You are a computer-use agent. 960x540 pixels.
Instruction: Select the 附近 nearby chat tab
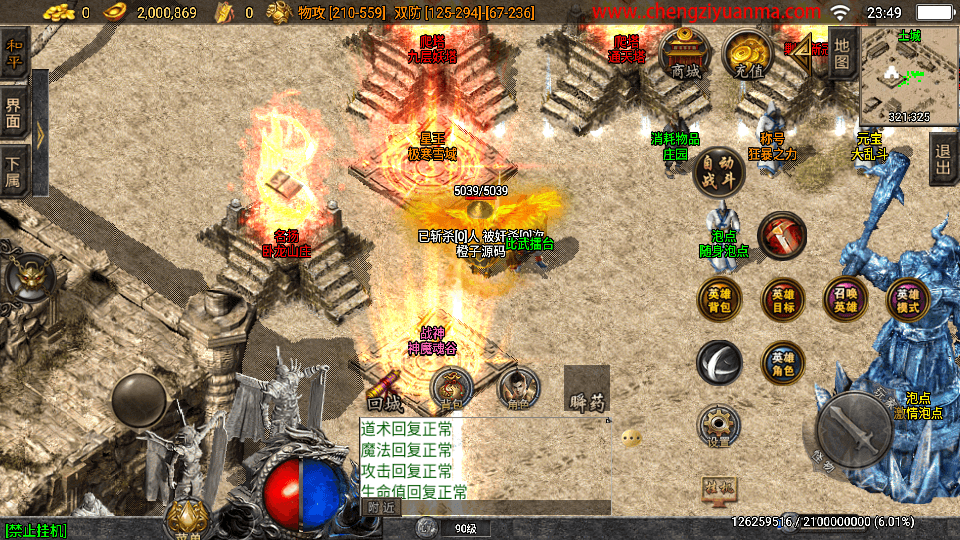(379, 507)
